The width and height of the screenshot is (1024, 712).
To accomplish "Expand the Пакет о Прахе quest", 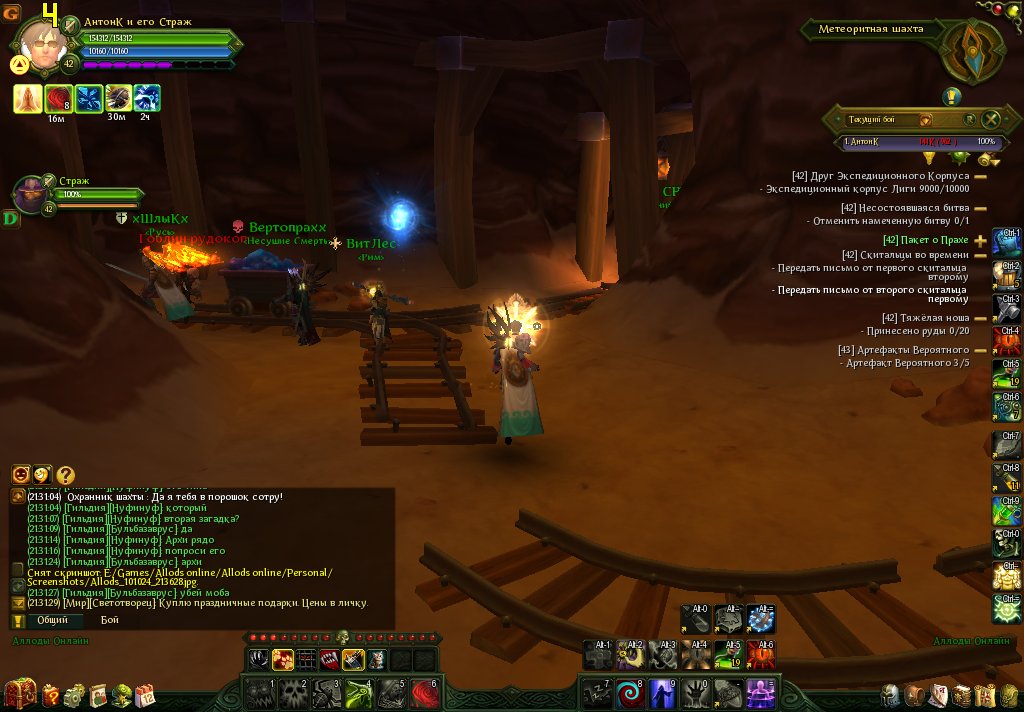I will point(980,240).
